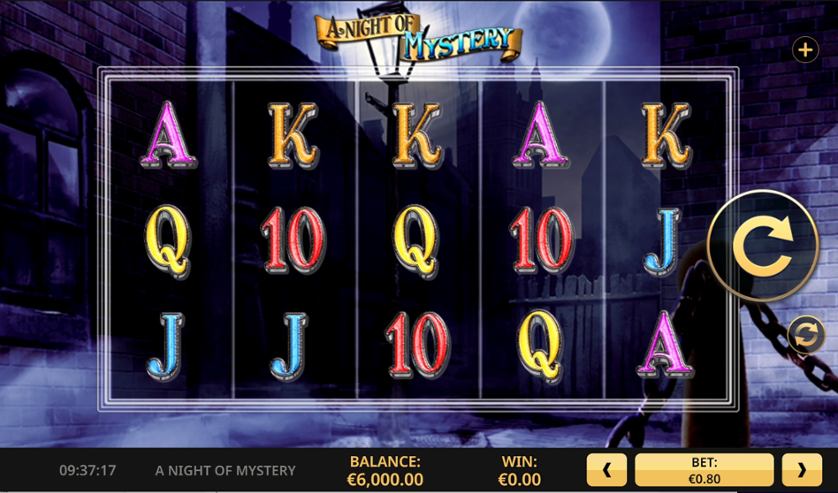Screen dimensions: 838x493
Task: Open the bet amount selector showing €0.80
Action: pos(704,468)
